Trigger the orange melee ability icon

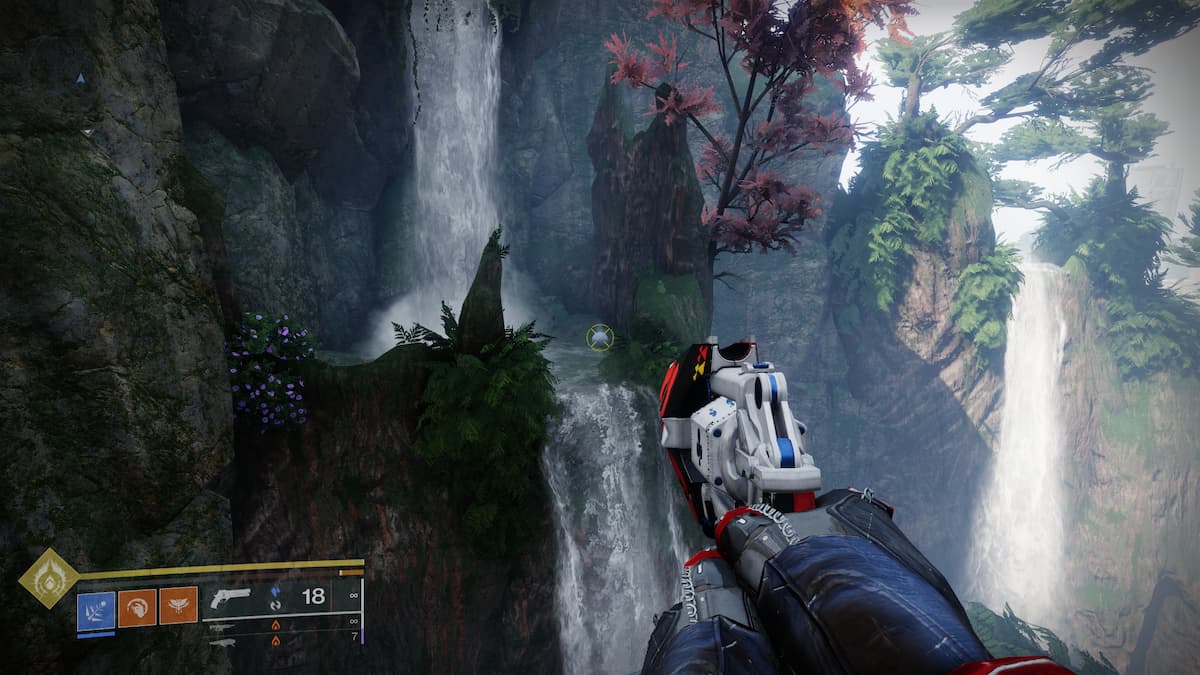pyautogui.click(x=137, y=607)
